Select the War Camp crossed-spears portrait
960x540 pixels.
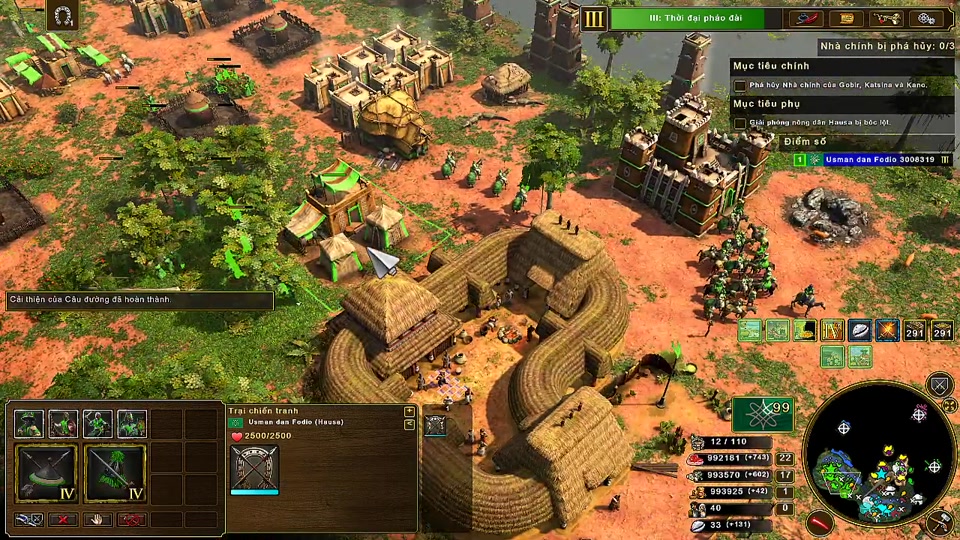point(254,468)
